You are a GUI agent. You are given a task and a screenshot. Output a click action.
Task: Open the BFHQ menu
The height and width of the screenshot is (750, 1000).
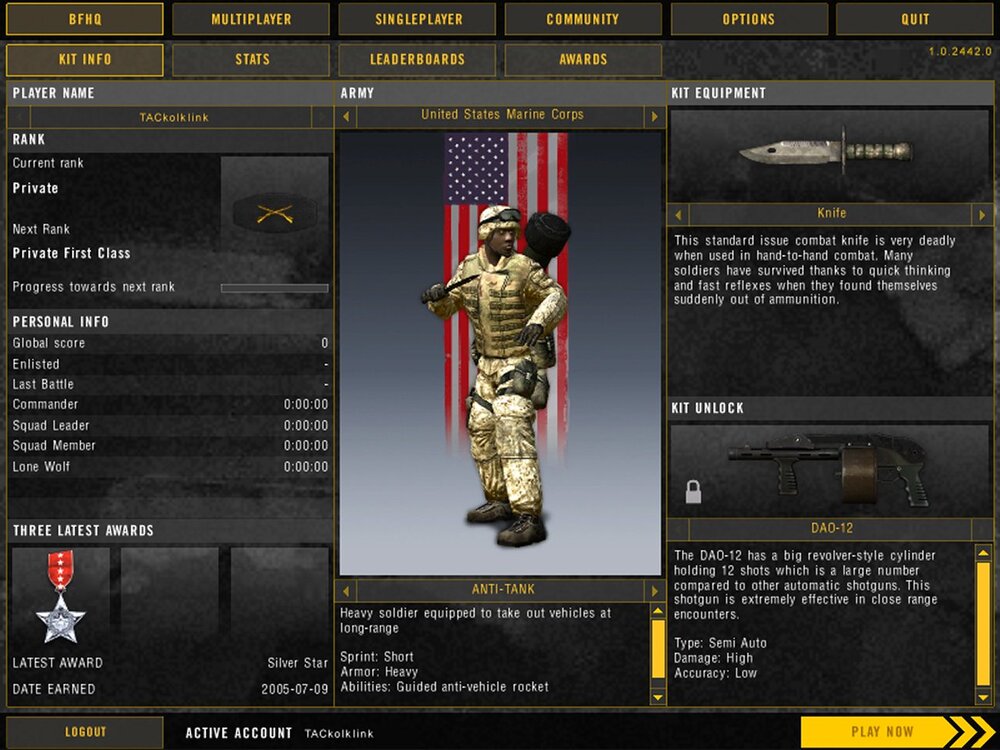click(85, 19)
